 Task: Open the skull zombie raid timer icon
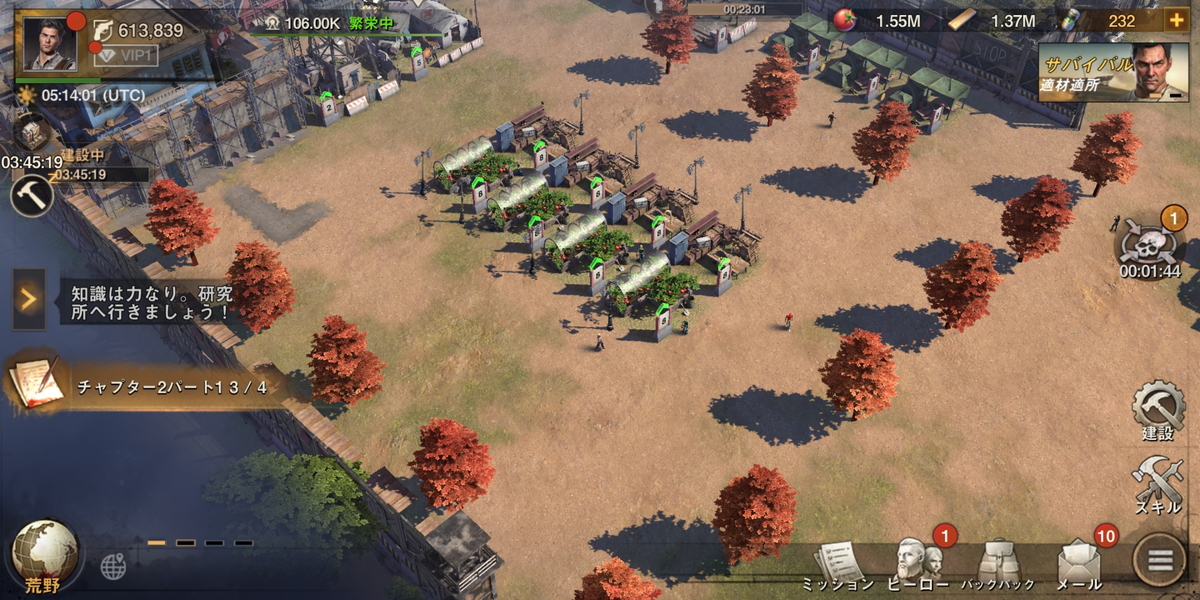[1150, 245]
